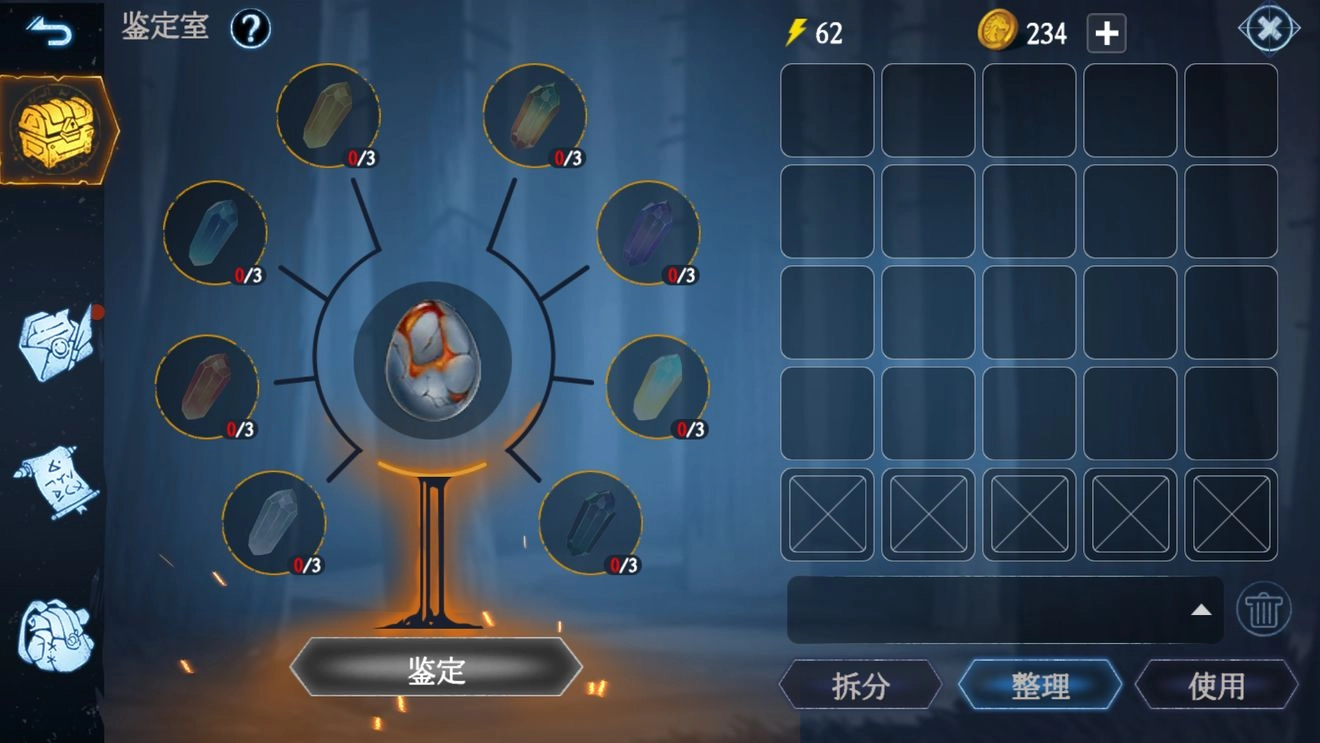Select the mail/letter icon in the left sidebar
The height and width of the screenshot is (743, 1320).
tap(55, 345)
